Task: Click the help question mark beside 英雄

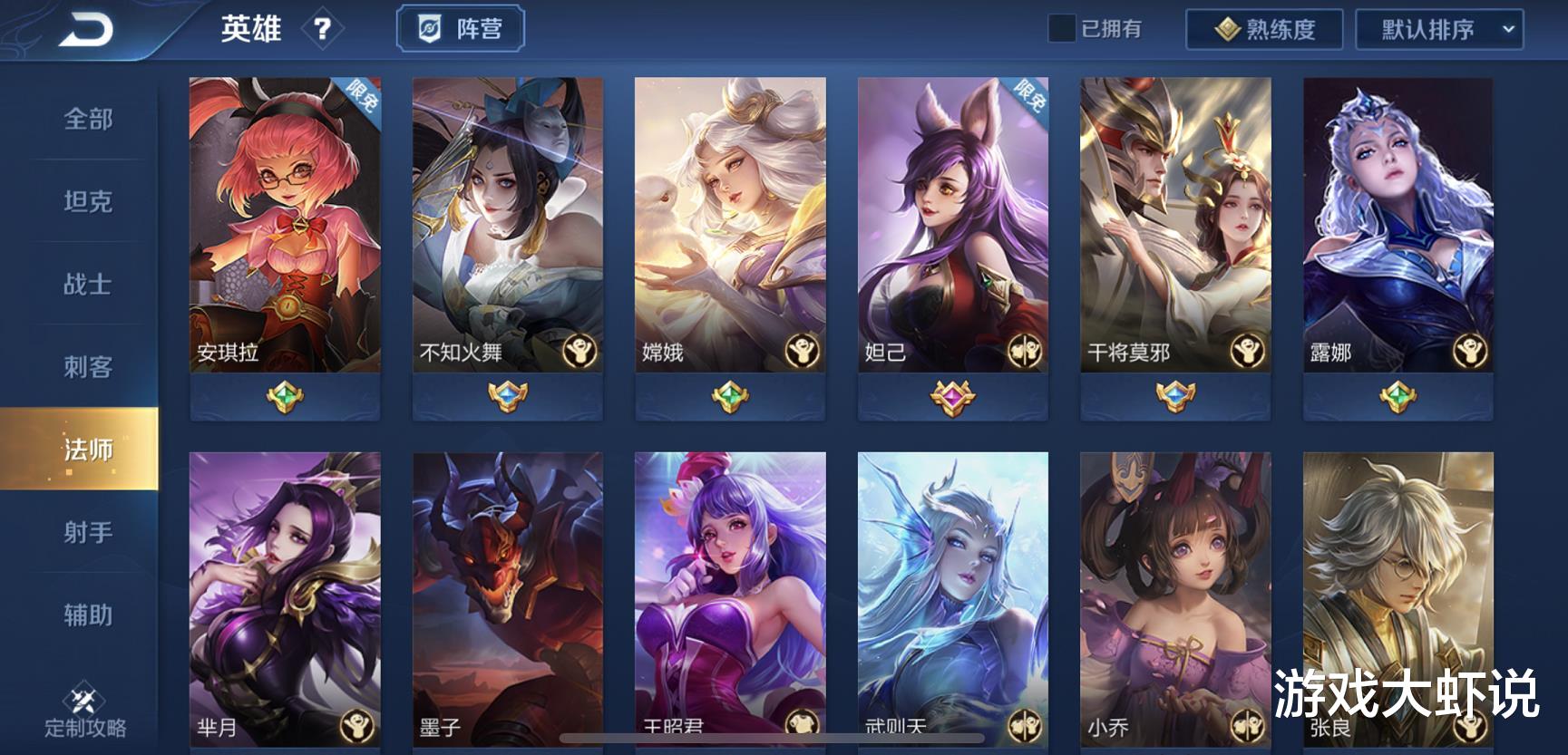Action: 325,29
